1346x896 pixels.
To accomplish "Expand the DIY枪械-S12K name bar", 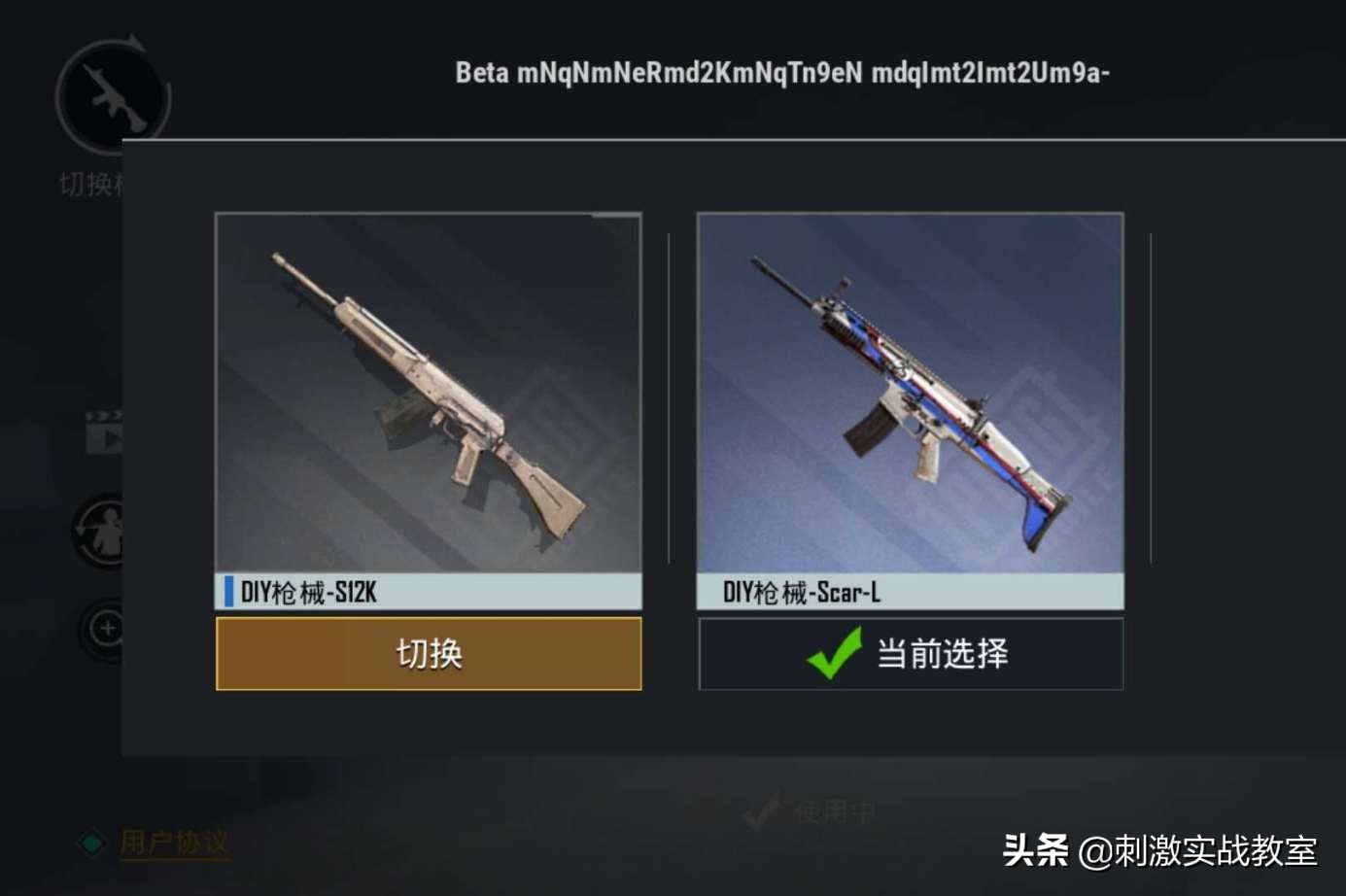I will click(429, 591).
